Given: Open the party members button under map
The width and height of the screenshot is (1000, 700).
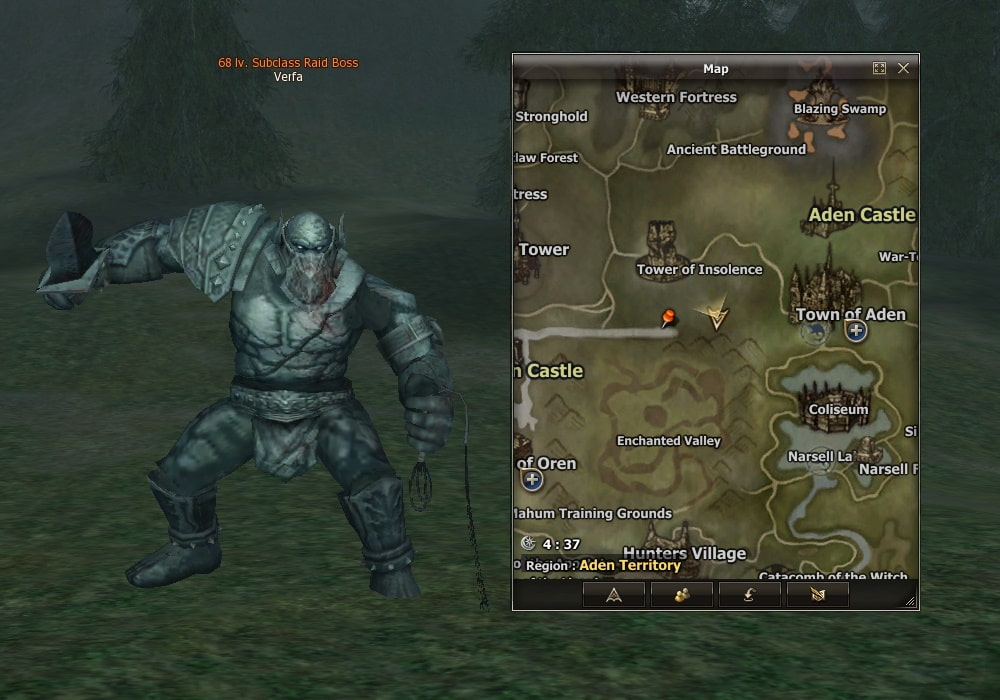Looking at the screenshot, I should [x=682, y=595].
